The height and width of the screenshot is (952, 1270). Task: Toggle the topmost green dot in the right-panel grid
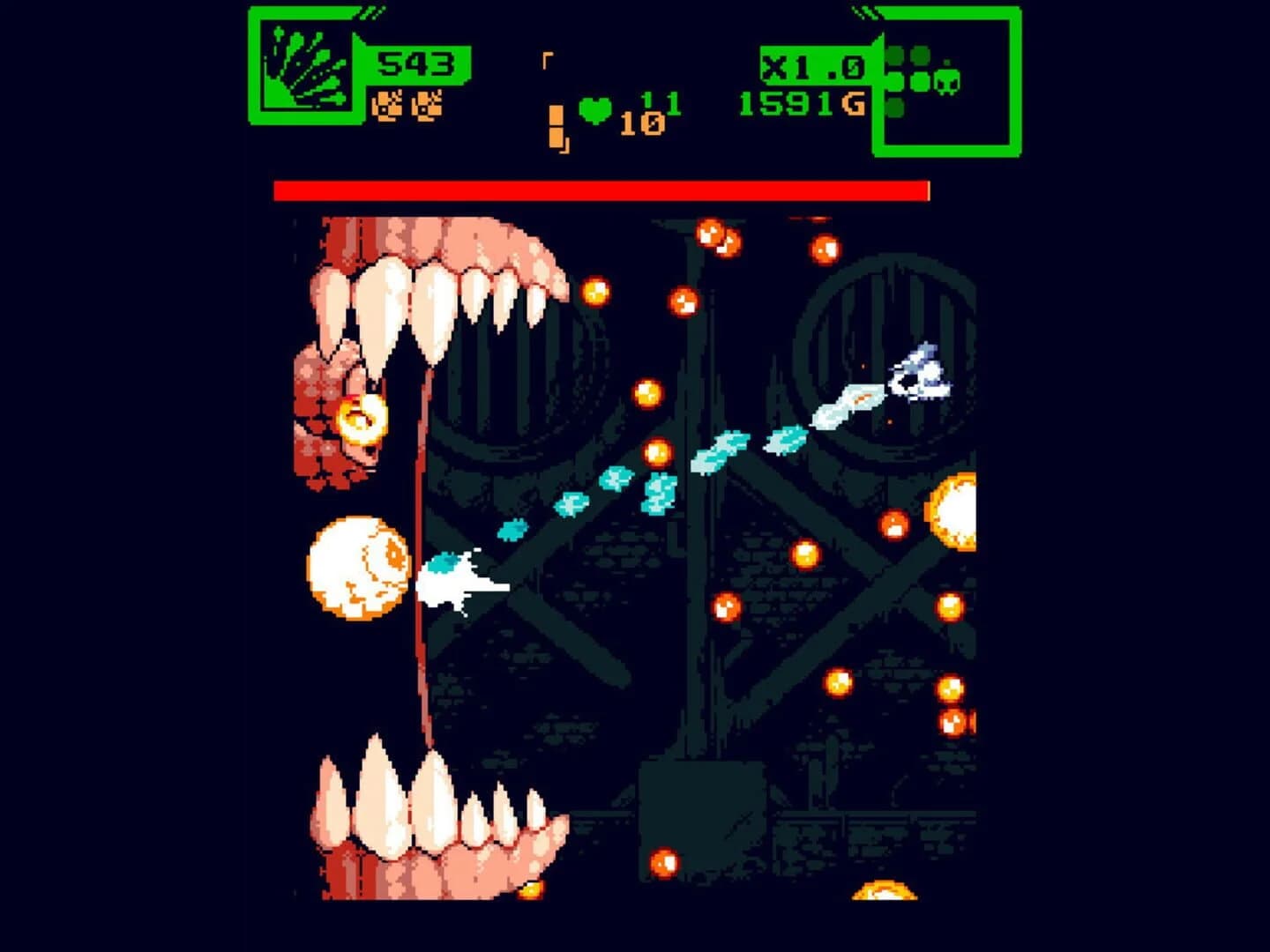coord(895,53)
